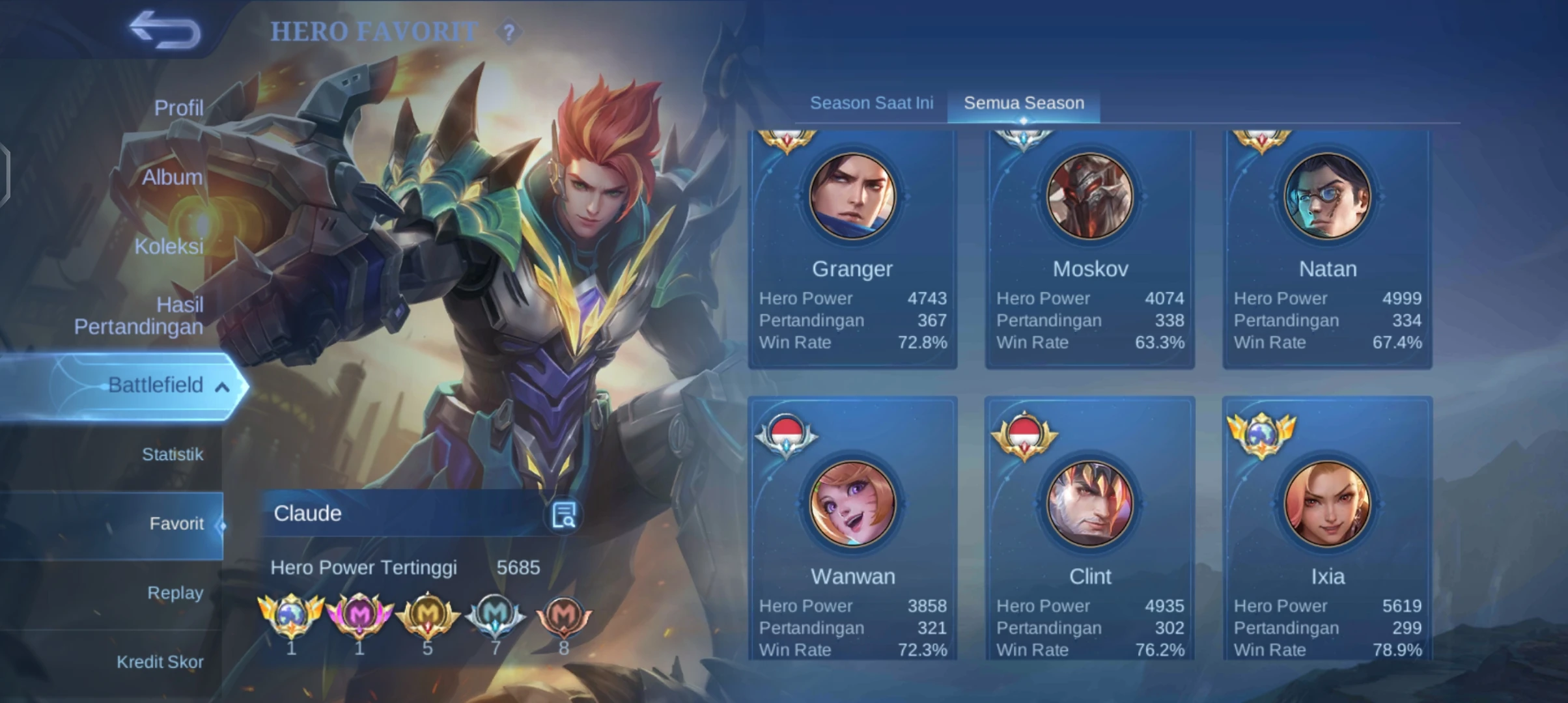Select the Statistik submenu
Viewport: 1568px width, 703px height.
[172, 454]
